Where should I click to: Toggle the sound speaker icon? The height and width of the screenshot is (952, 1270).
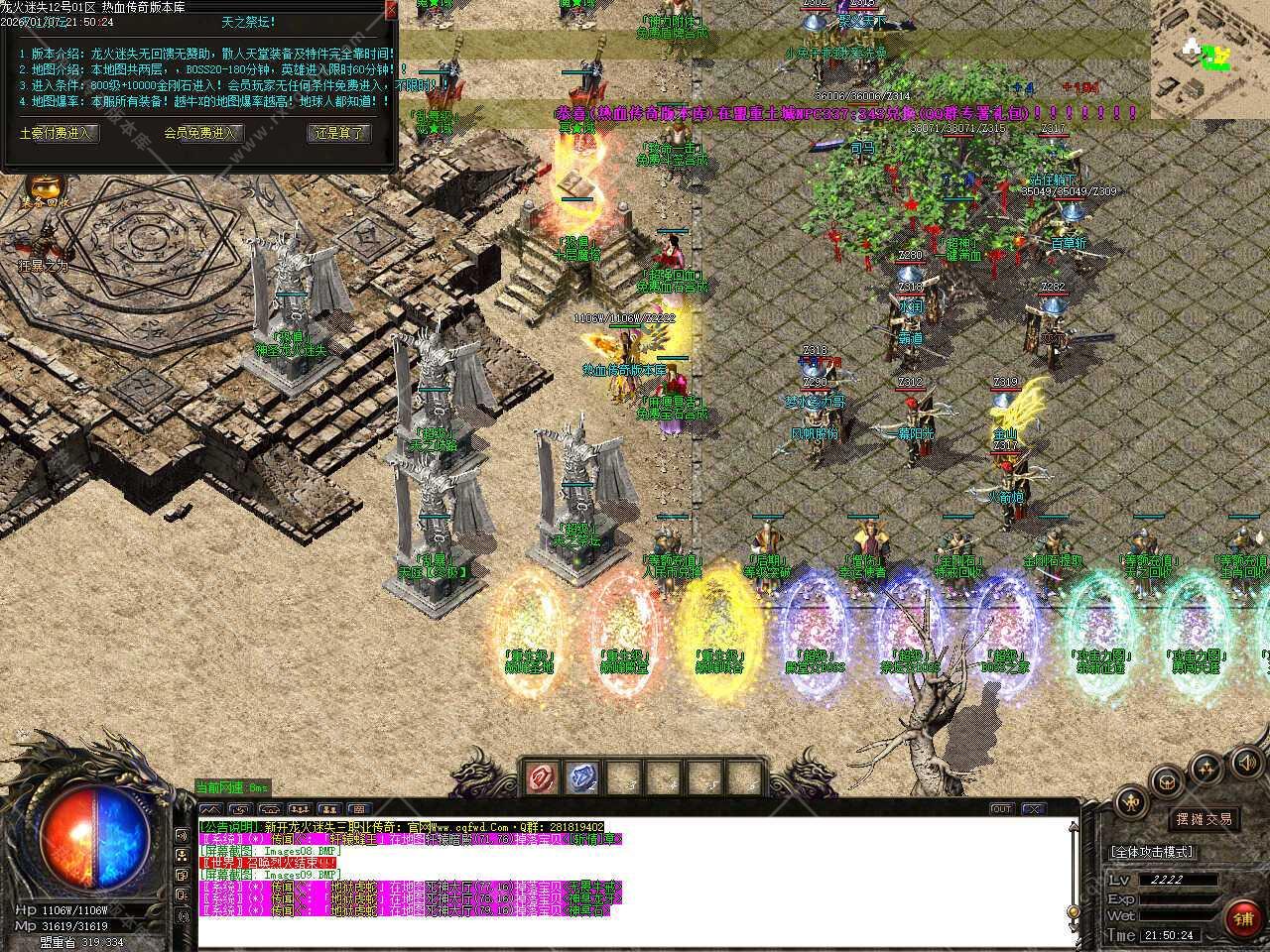click(1246, 763)
